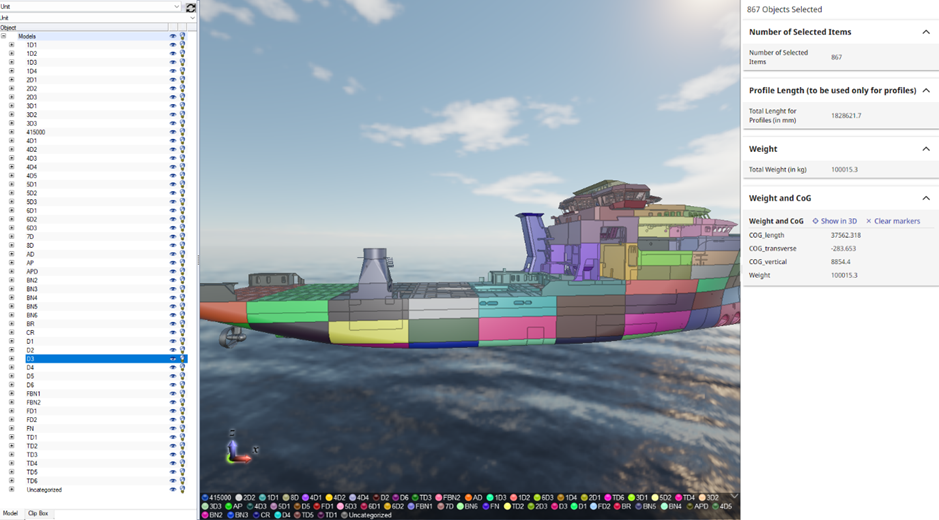Switch to the Clip Box tab
The width and height of the screenshot is (939, 520).
tap(38, 513)
